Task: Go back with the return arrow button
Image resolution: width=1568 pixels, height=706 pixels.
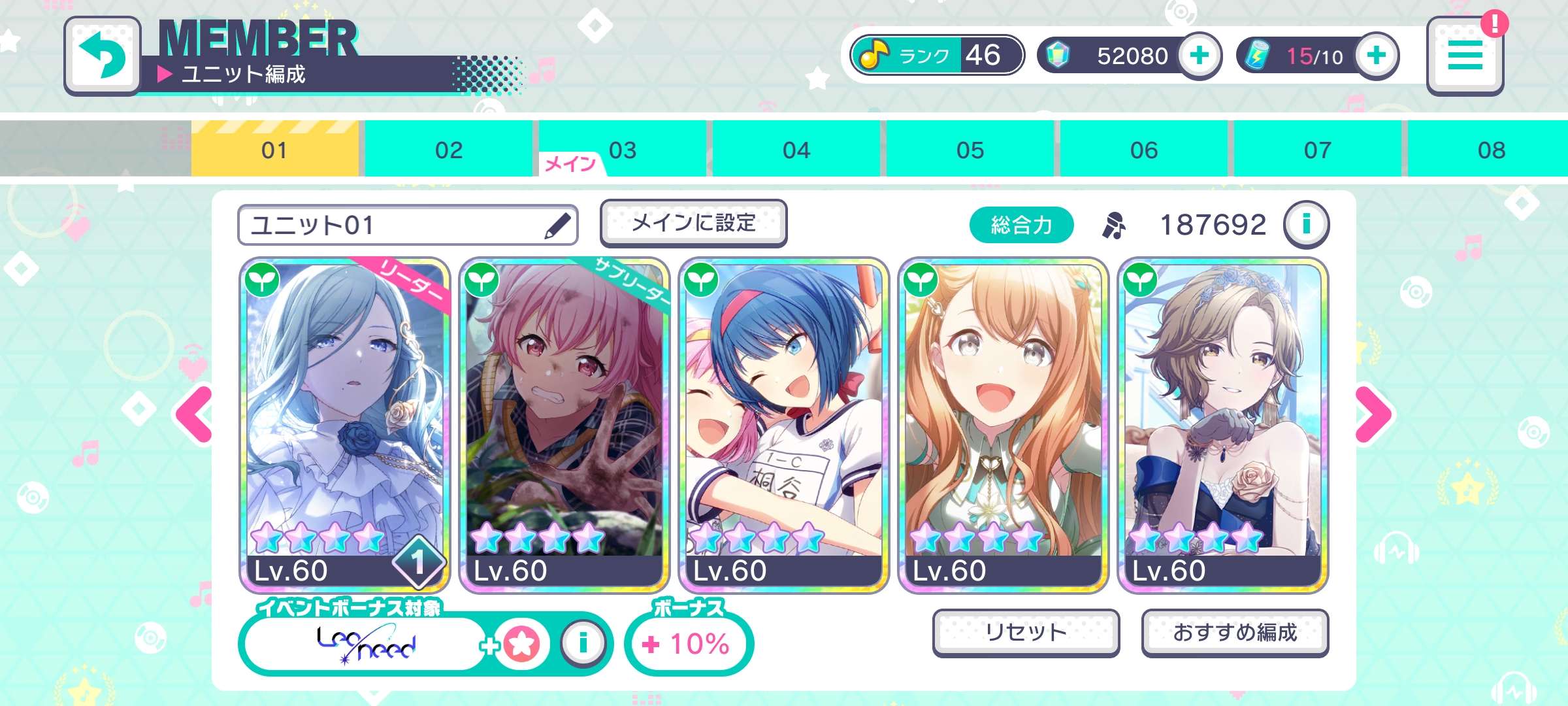Action: click(x=103, y=56)
